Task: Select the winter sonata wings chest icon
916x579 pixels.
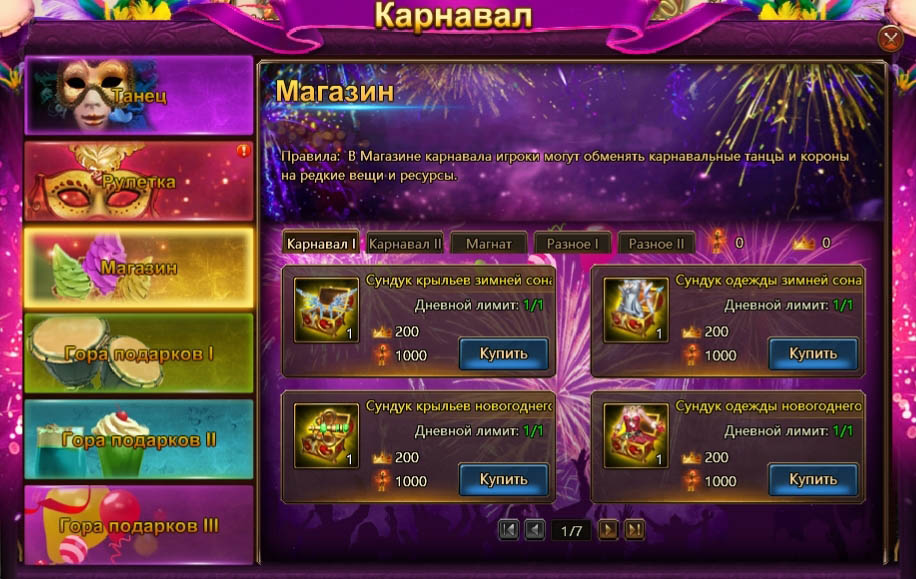Action: coord(327,311)
